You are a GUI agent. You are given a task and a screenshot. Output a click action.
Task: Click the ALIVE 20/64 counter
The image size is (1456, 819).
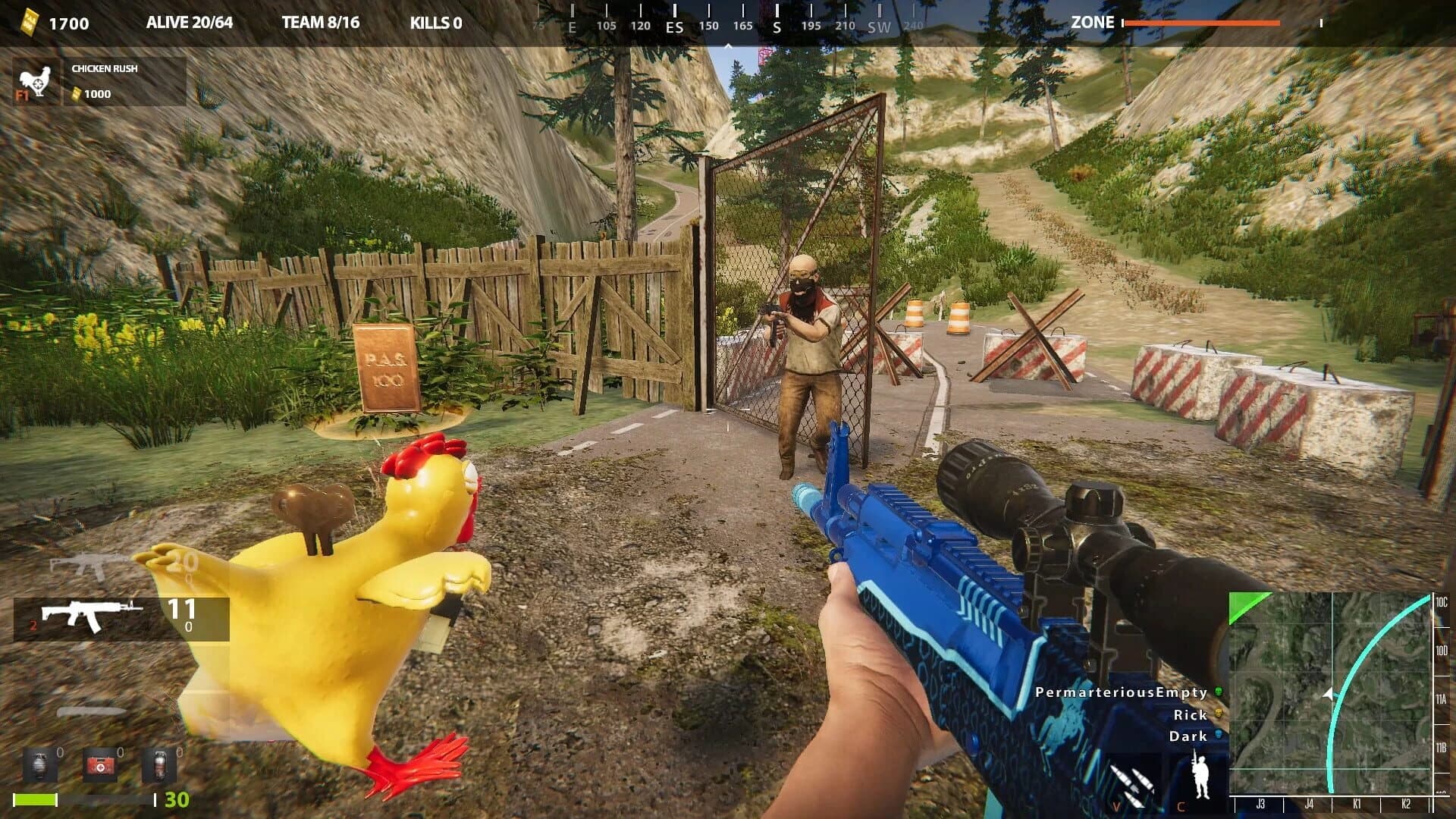(x=187, y=23)
